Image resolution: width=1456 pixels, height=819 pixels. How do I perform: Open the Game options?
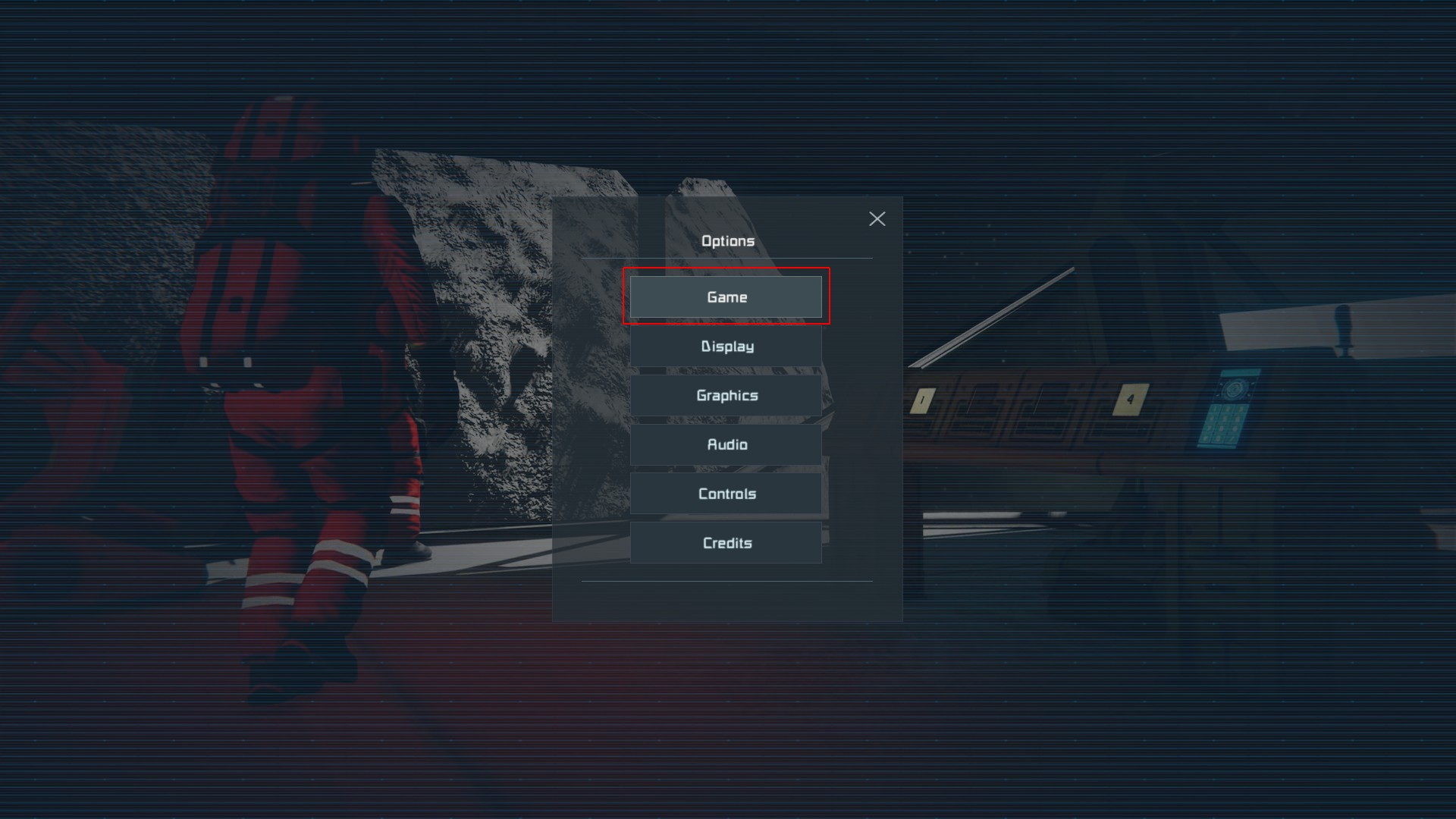pos(726,297)
